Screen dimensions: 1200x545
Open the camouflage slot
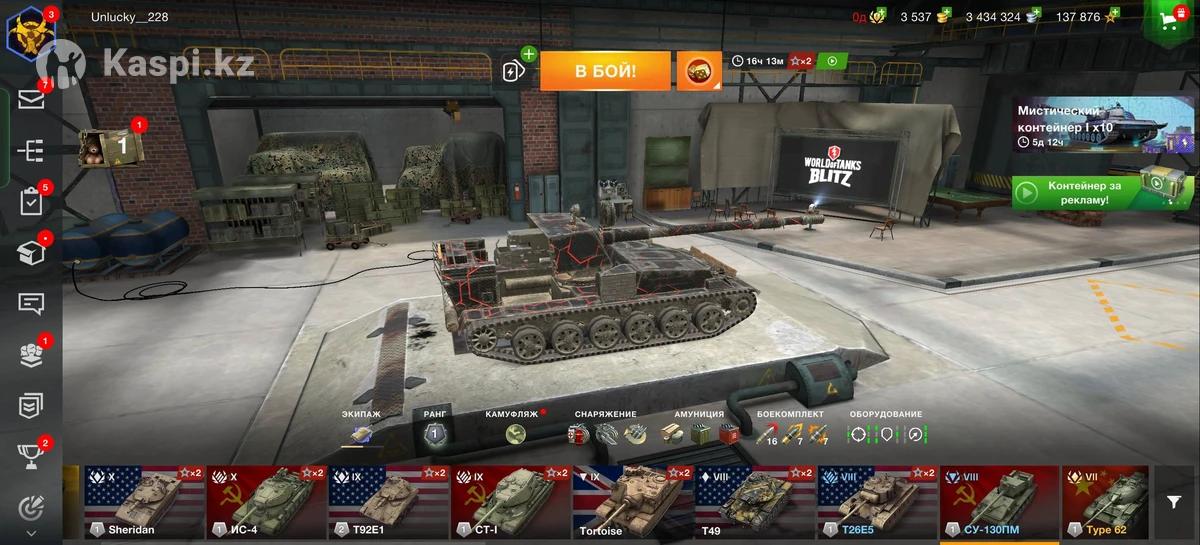point(515,434)
